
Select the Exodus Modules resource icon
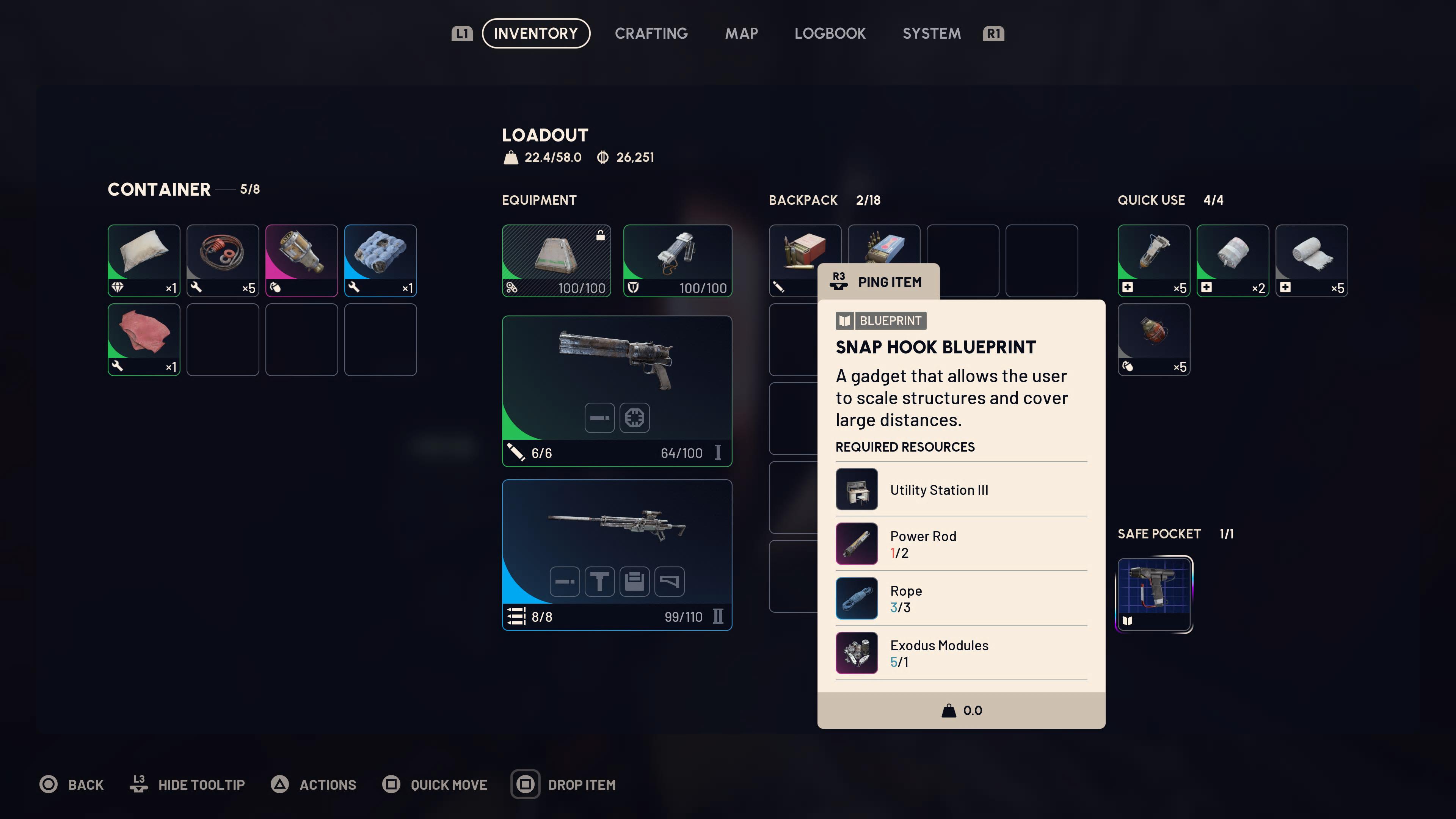point(856,652)
